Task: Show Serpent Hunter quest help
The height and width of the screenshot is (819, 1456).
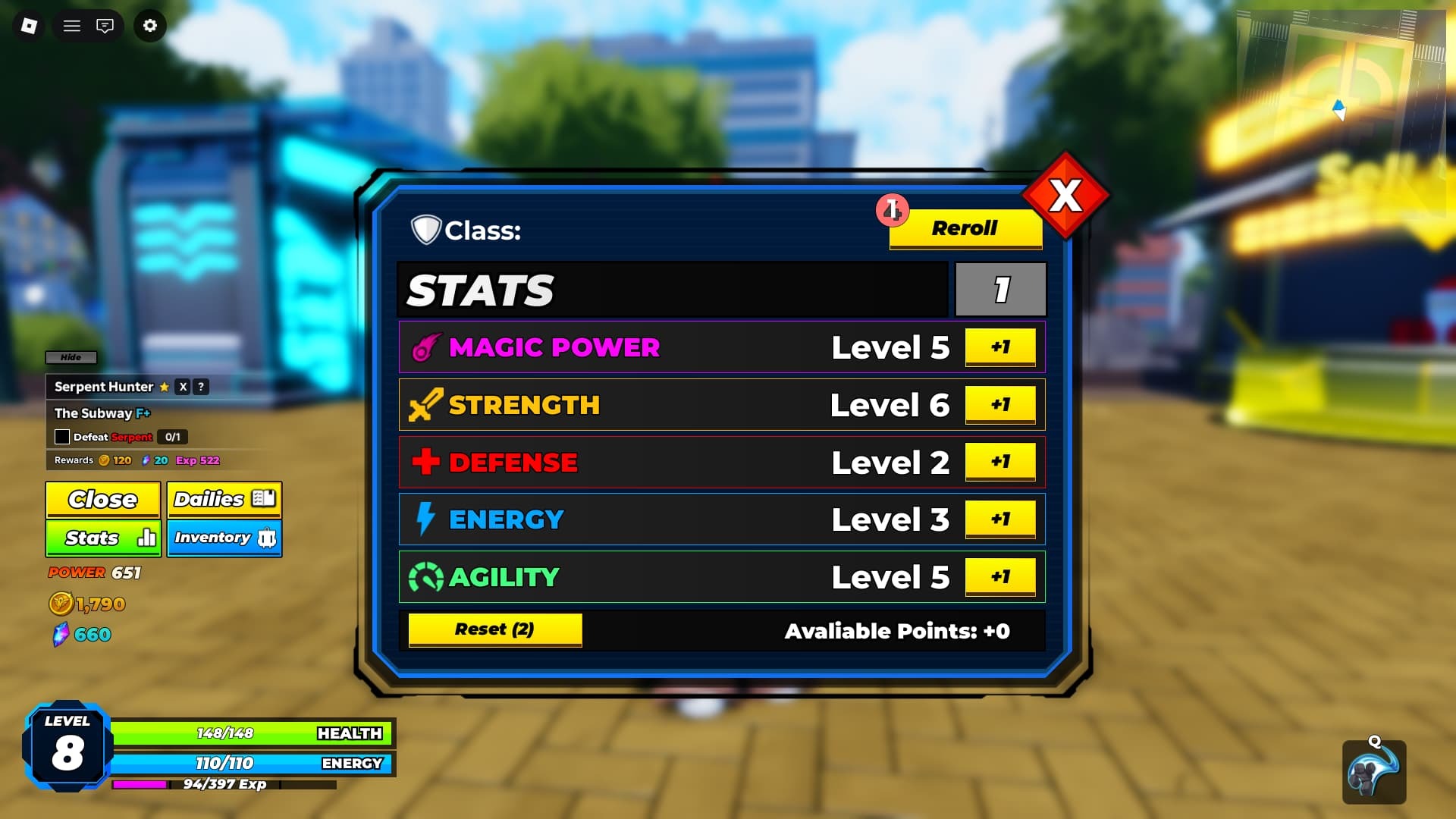Action: (x=201, y=387)
